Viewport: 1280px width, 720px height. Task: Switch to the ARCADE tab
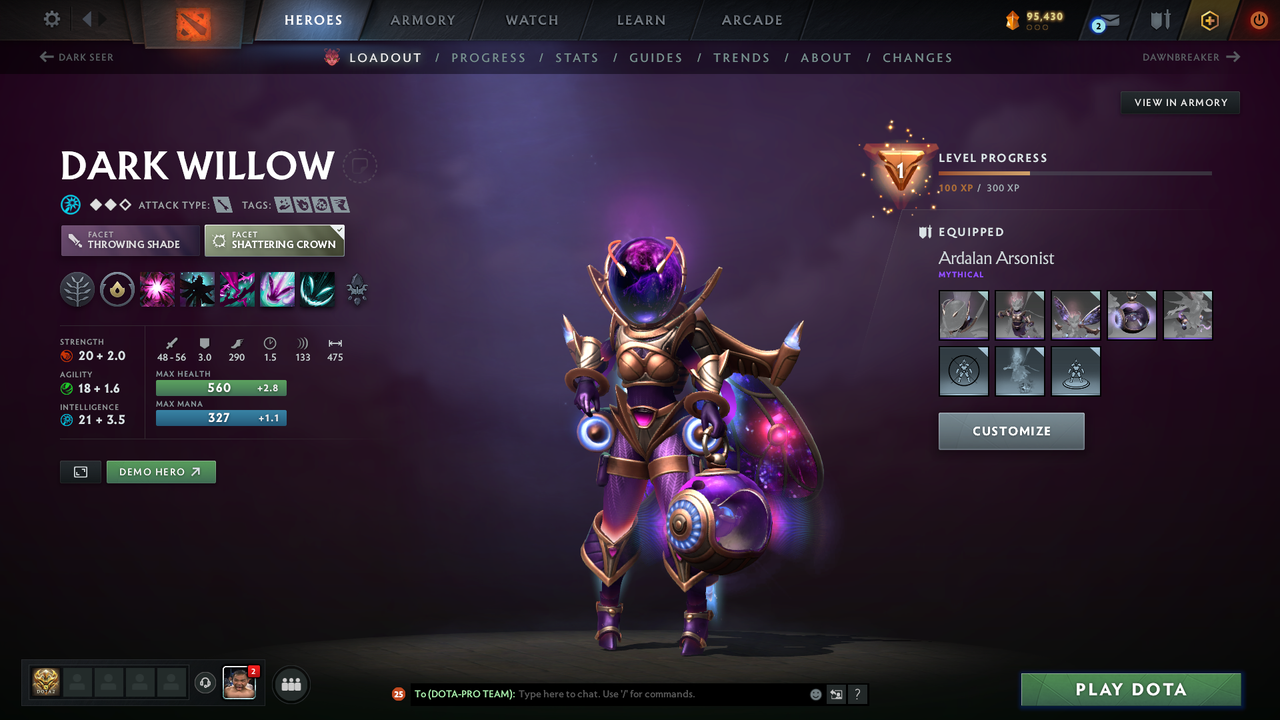click(751, 19)
